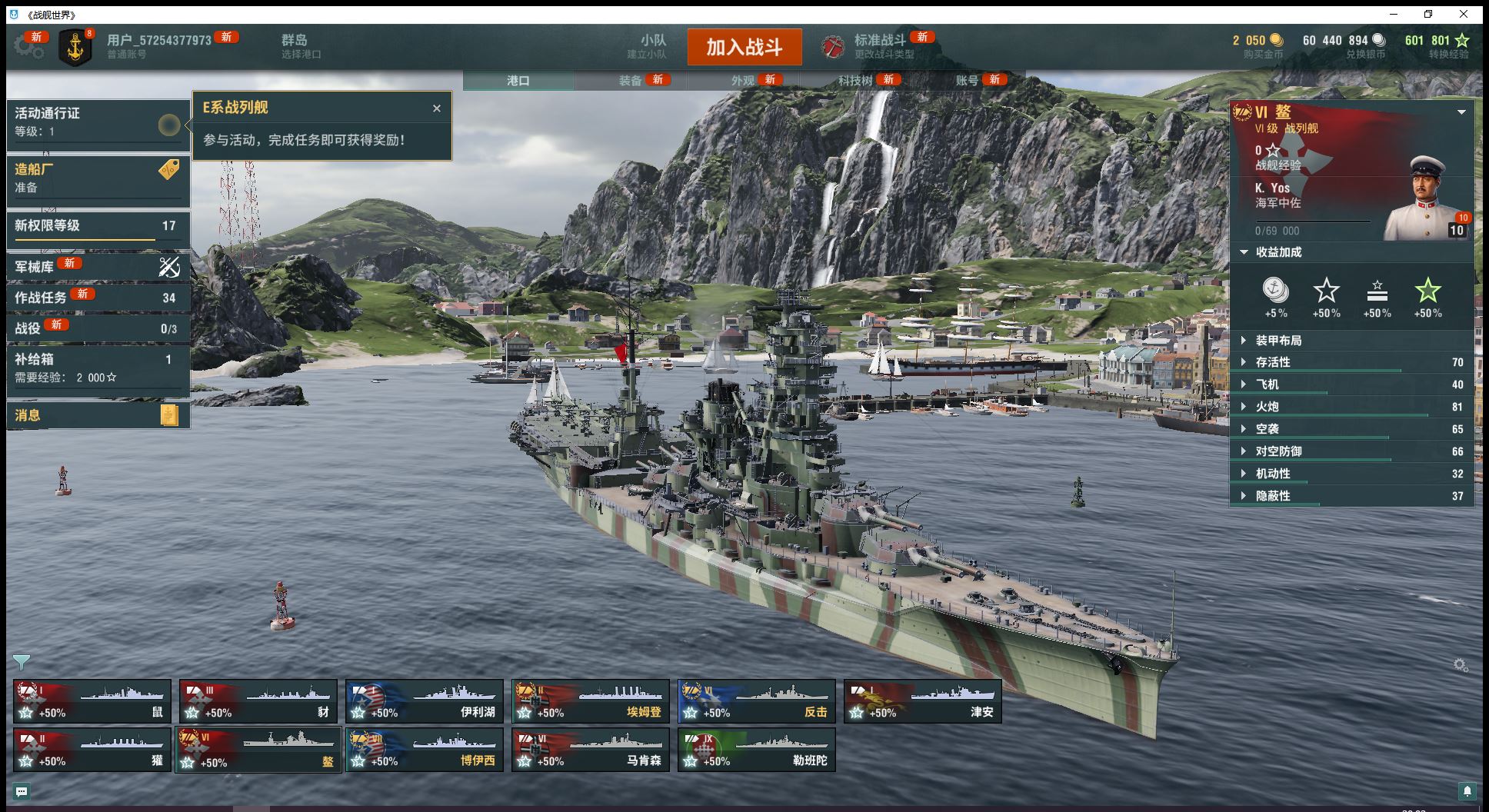Open the 科技树 tech tree tab

(x=855, y=81)
